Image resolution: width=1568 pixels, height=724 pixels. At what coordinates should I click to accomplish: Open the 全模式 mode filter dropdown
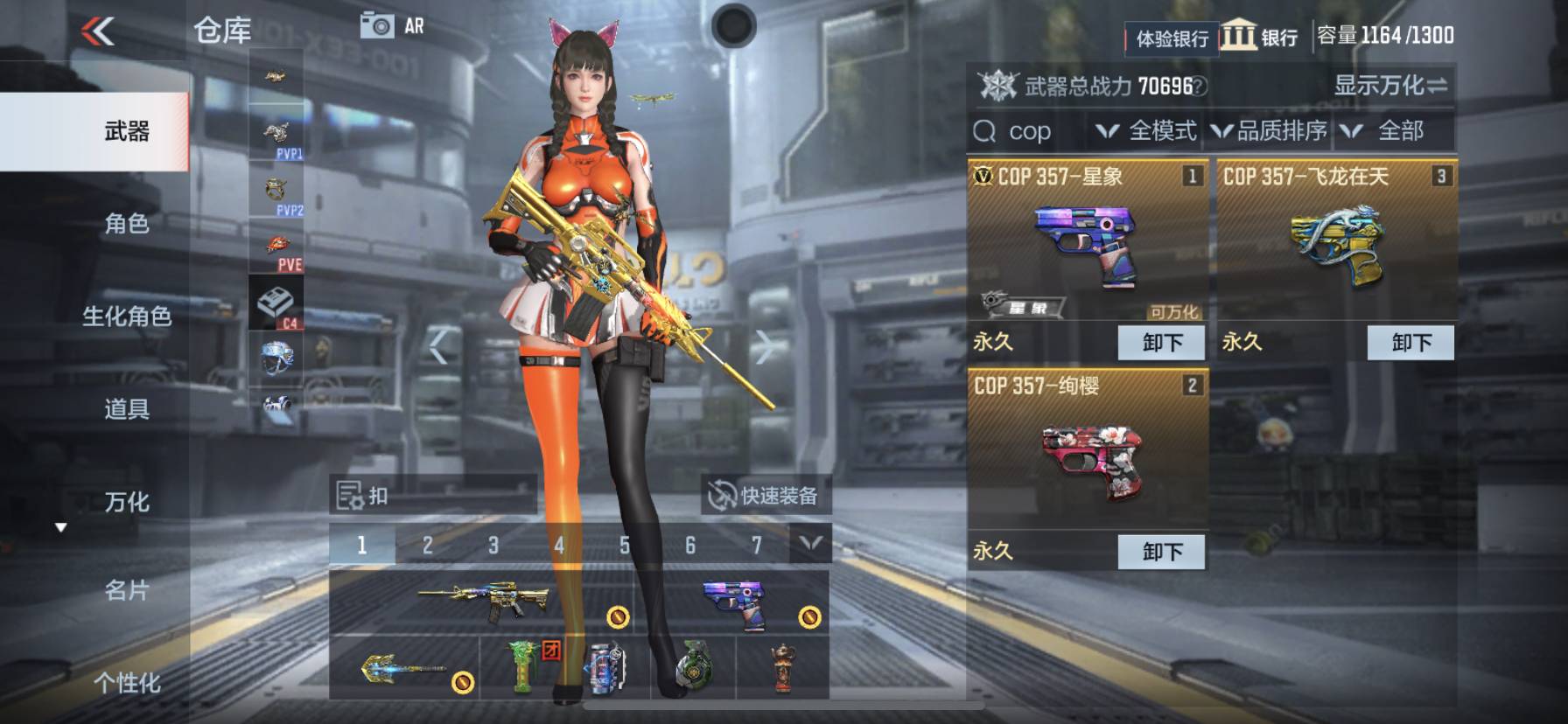1147,131
